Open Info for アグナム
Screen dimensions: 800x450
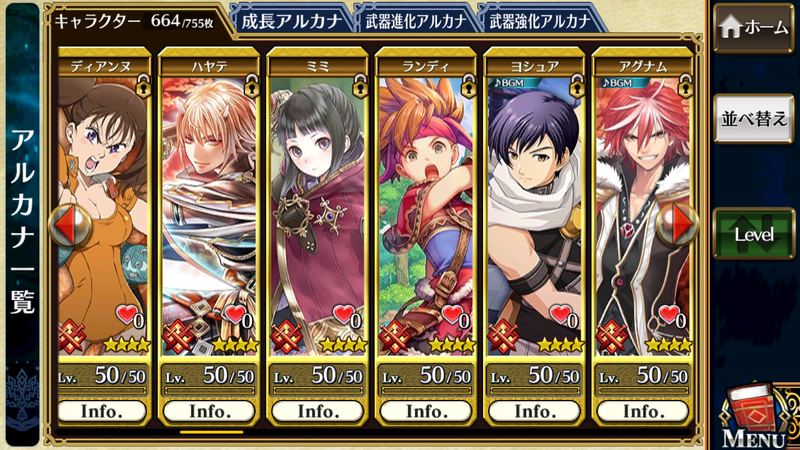pos(640,411)
